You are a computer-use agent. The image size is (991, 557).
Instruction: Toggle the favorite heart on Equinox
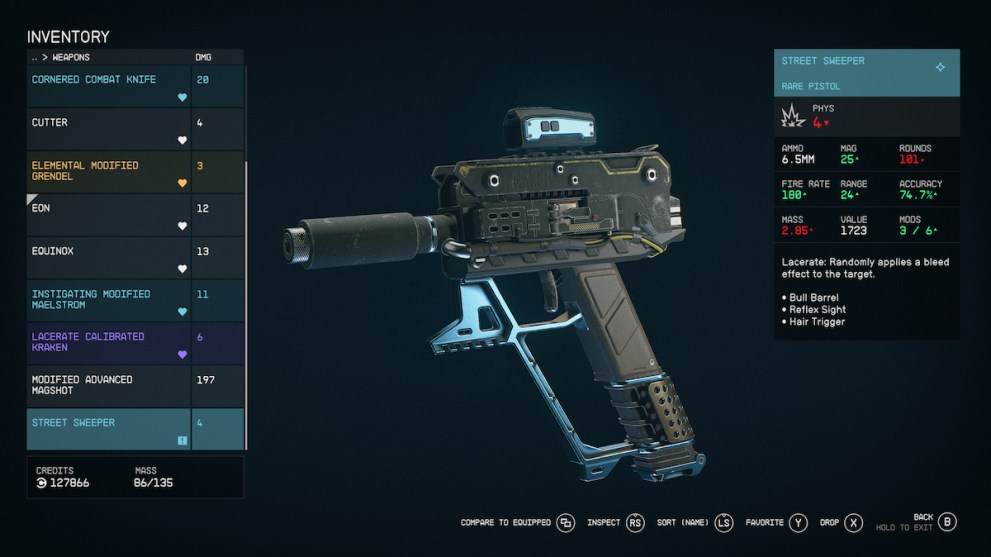pos(182,269)
